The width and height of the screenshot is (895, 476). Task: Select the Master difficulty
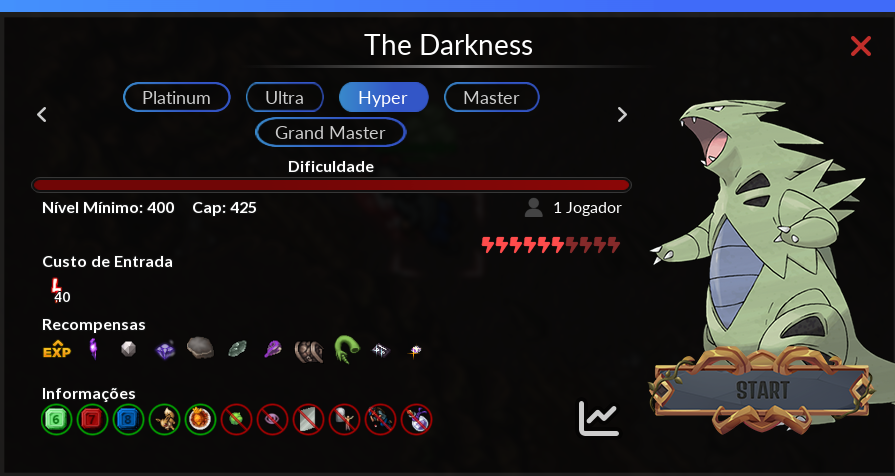pos(491,97)
